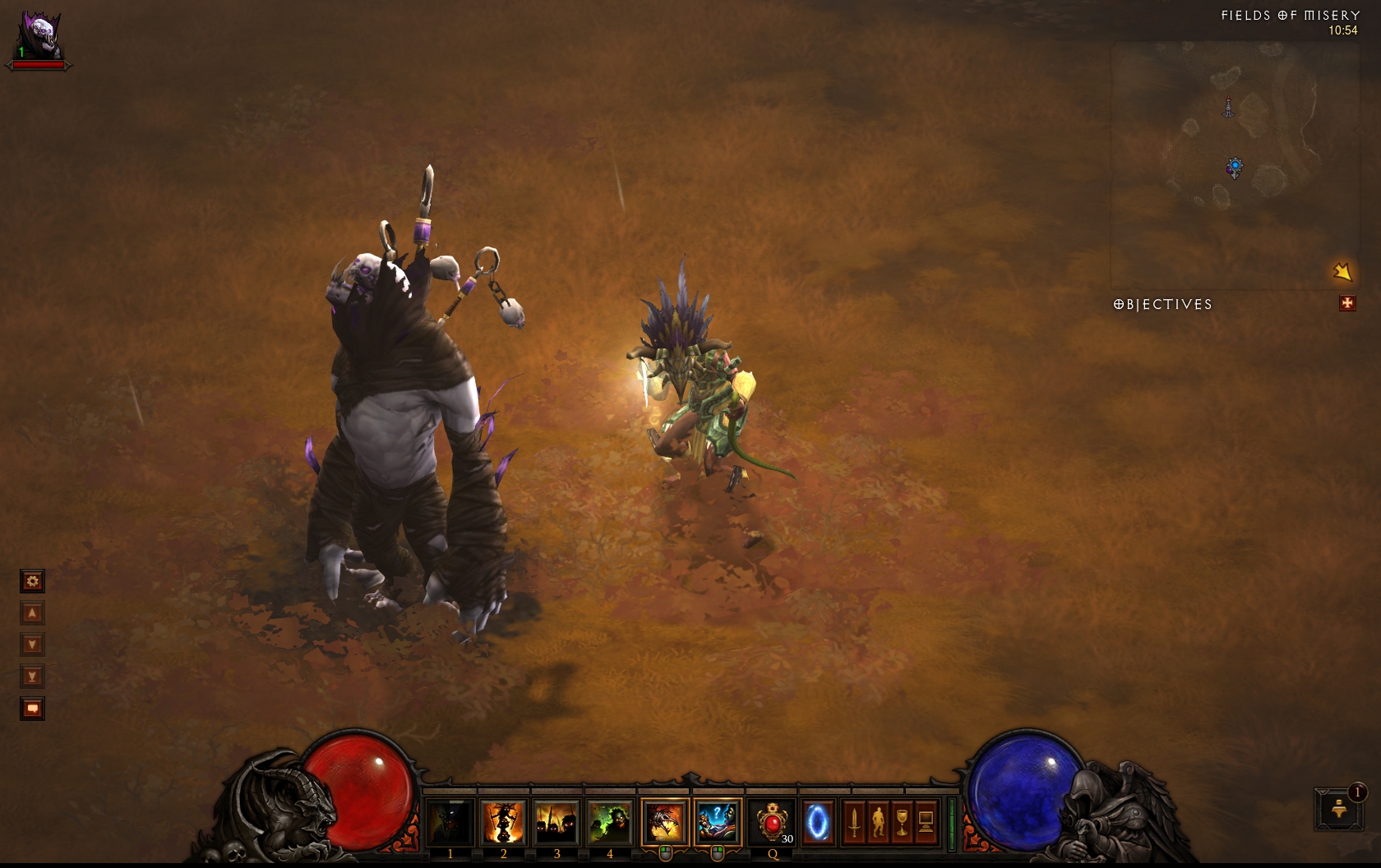Activate the skill in hotbar slot 1
This screenshot has height=868, width=1381.
click(x=450, y=821)
